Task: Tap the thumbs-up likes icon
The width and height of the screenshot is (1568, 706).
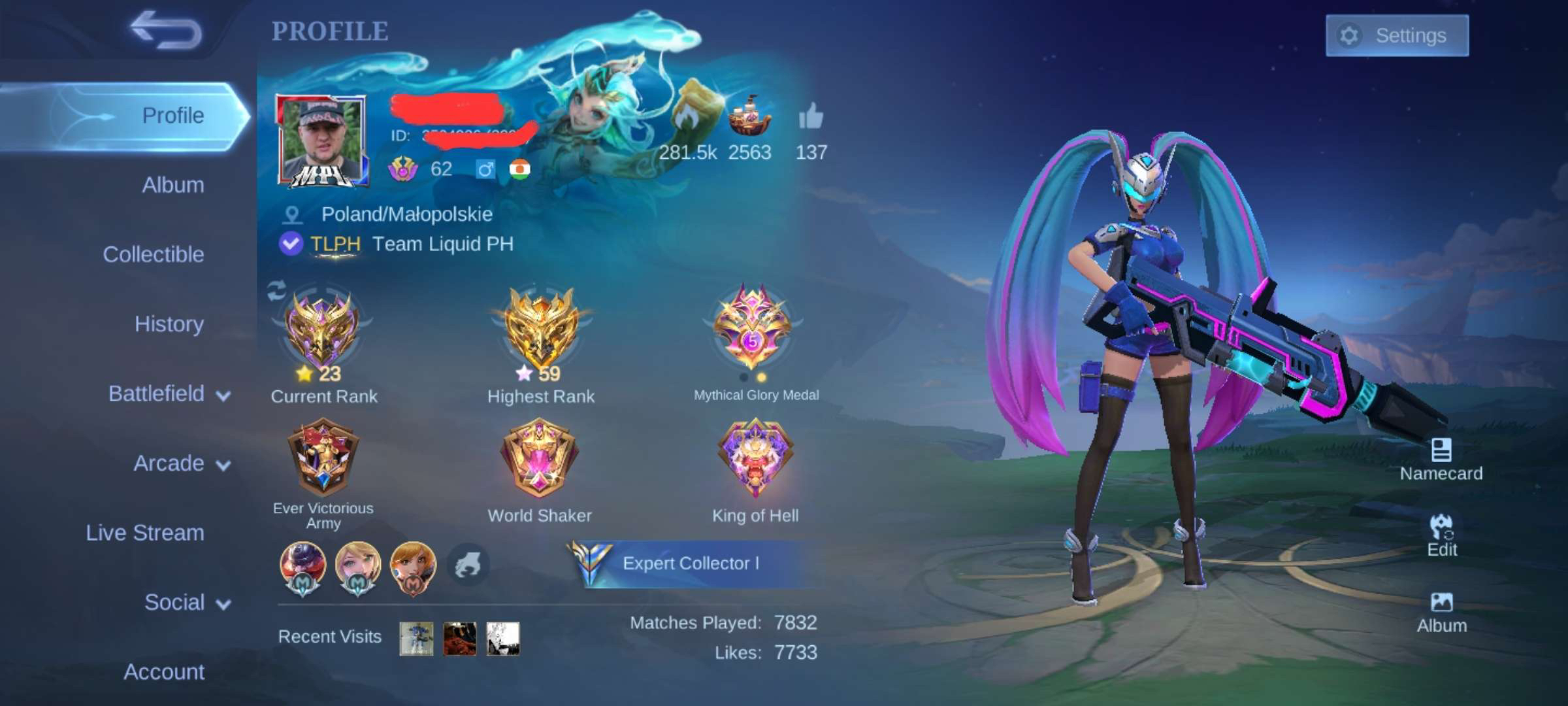Action: coord(811,118)
